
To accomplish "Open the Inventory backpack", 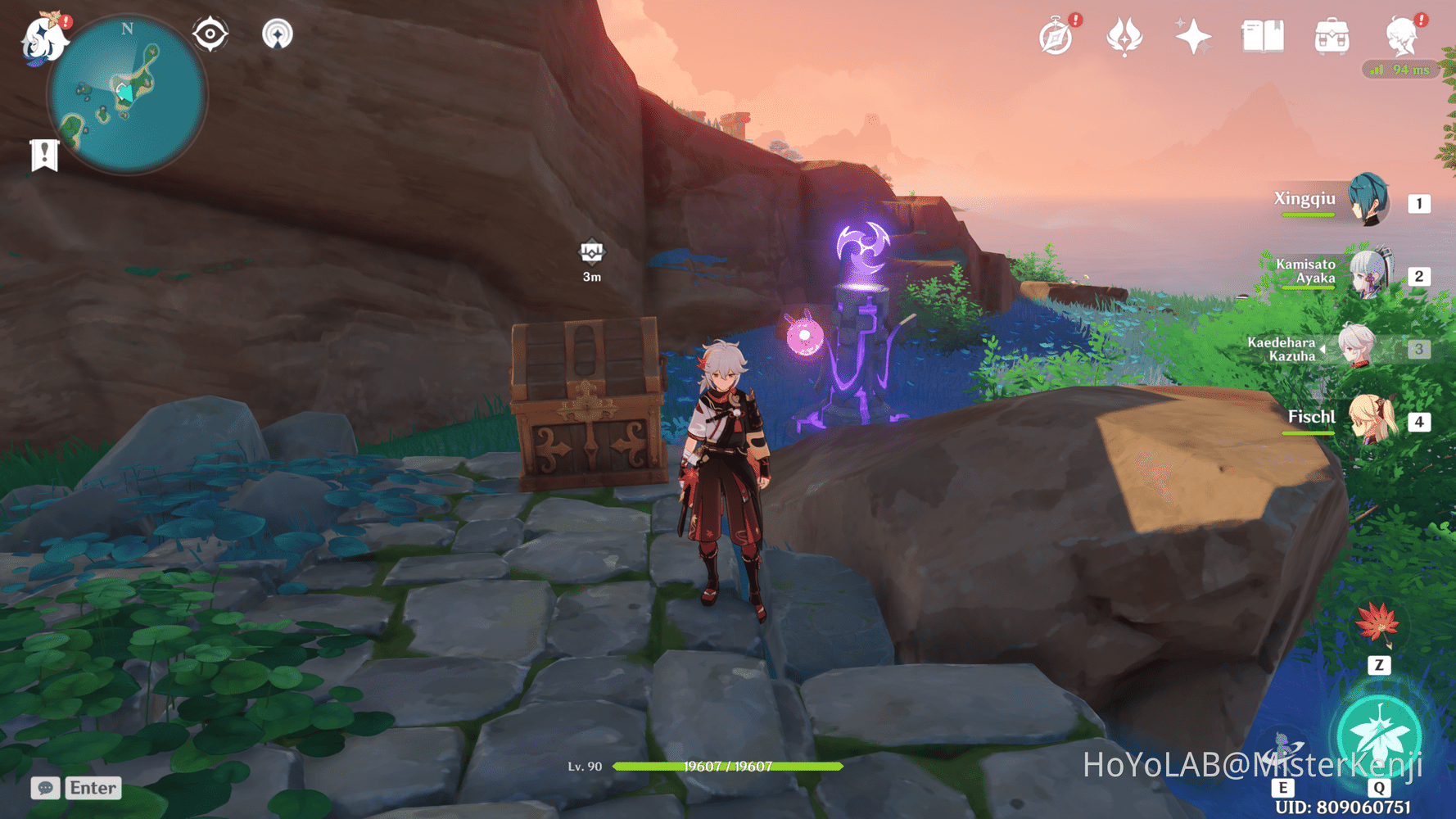I will point(1332,34).
